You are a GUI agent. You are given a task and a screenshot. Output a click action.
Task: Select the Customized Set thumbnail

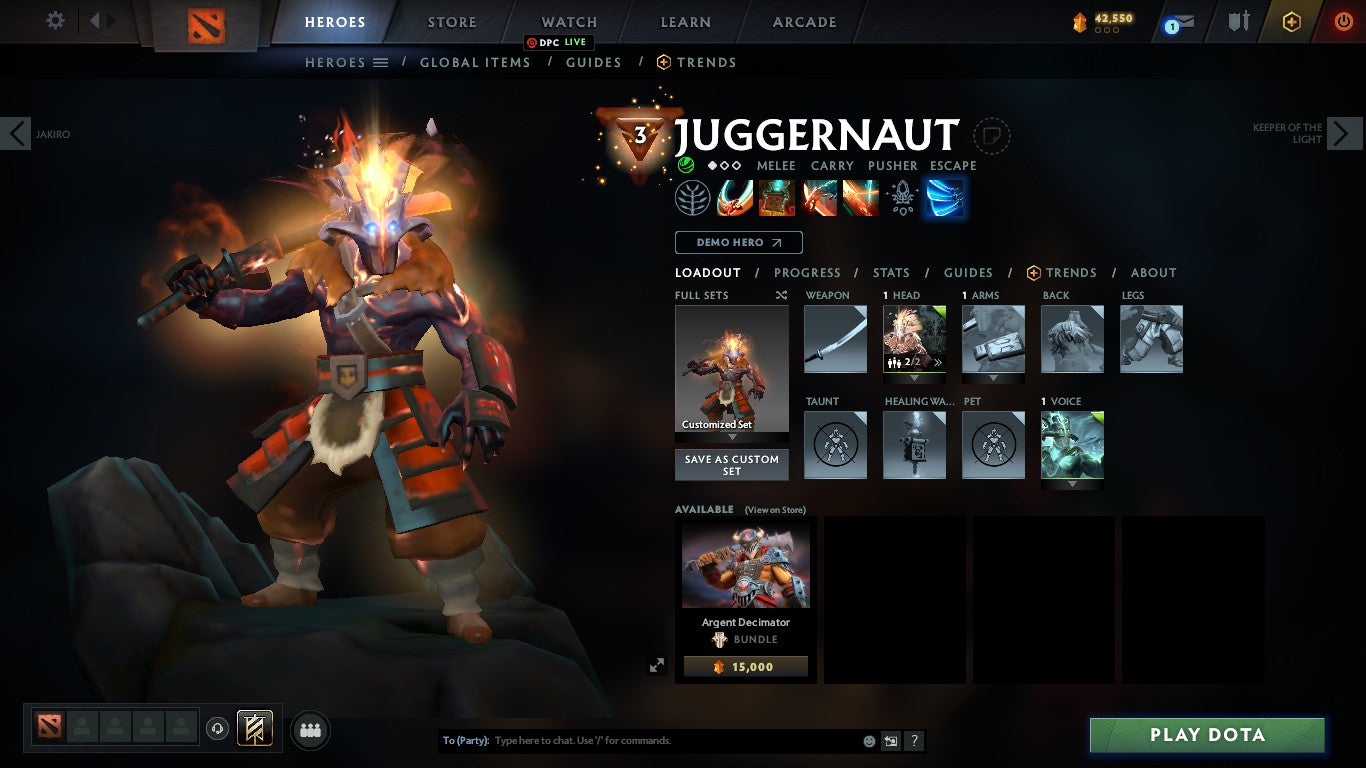coord(731,370)
